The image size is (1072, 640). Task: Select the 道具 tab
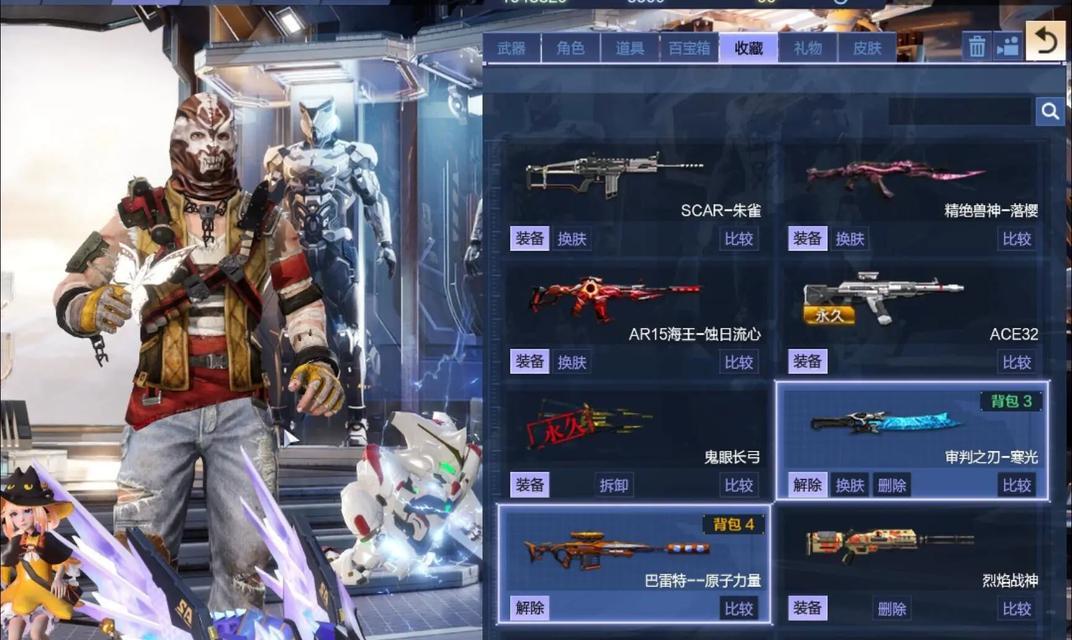point(629,48)
